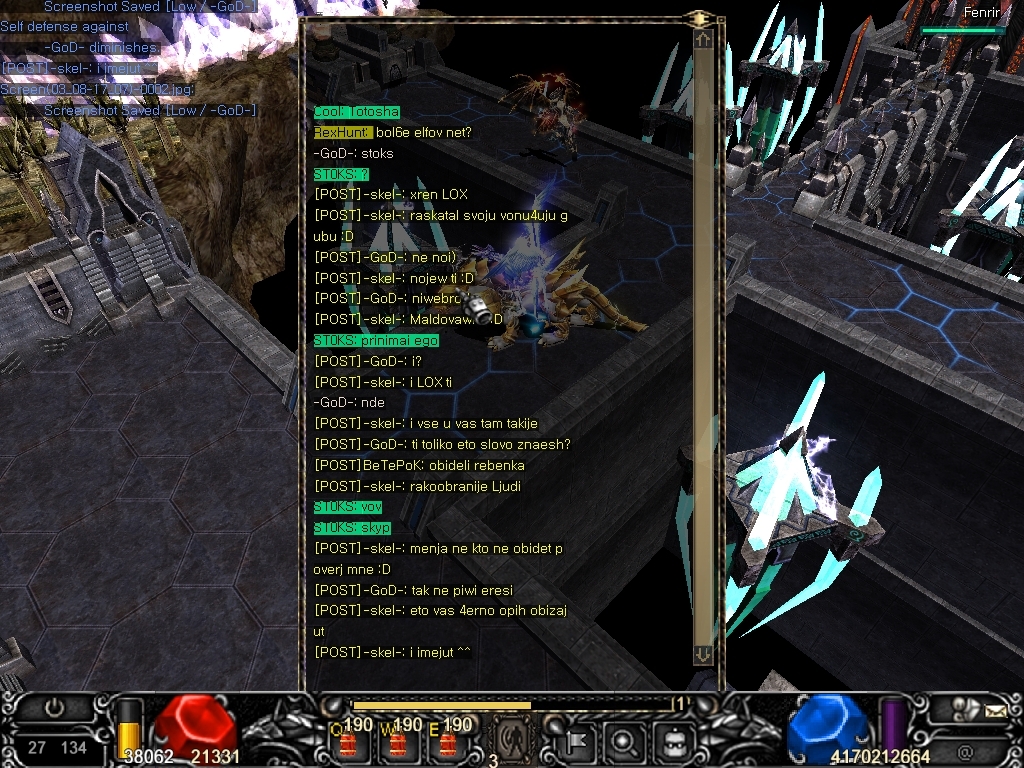Image resolution: width=1024 pixels, height=768 pixels.
Task: Click the ornament atop the chat window
Action: click(700, 18)
